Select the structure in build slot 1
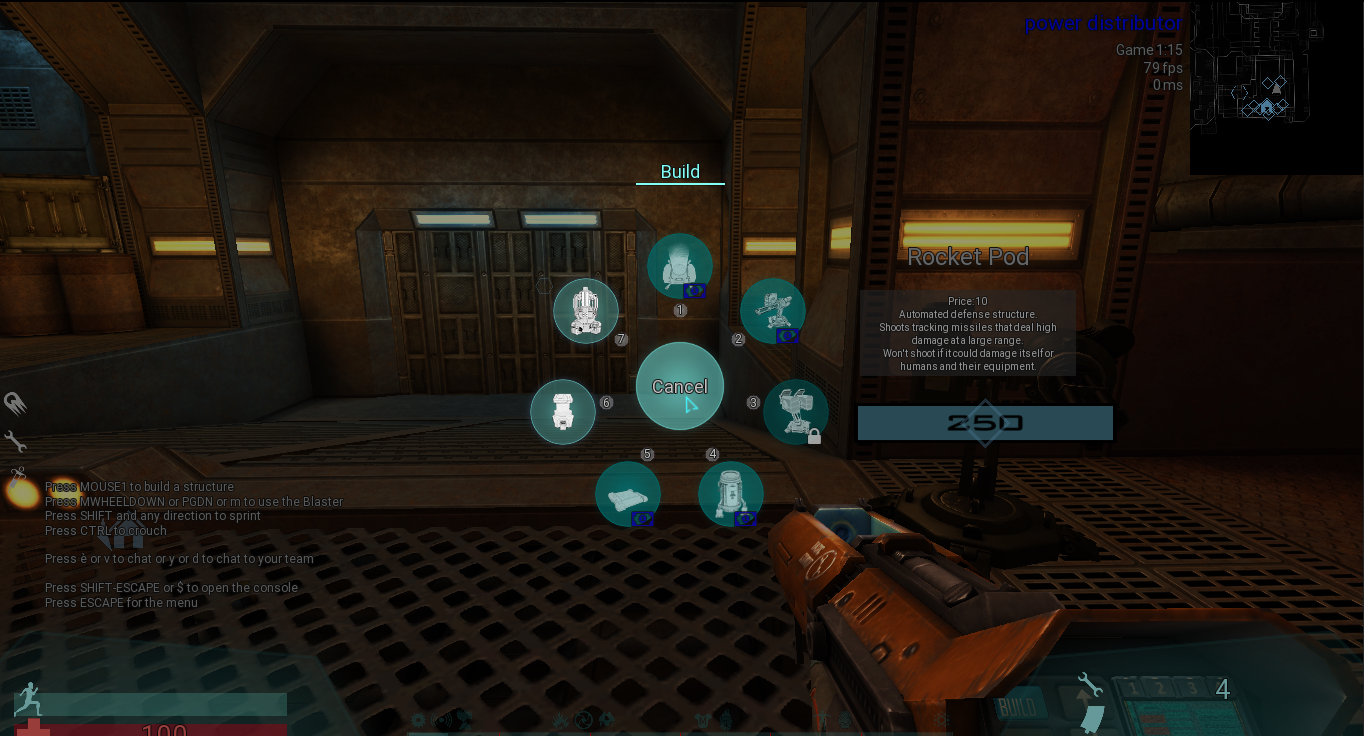 point(680,264)
